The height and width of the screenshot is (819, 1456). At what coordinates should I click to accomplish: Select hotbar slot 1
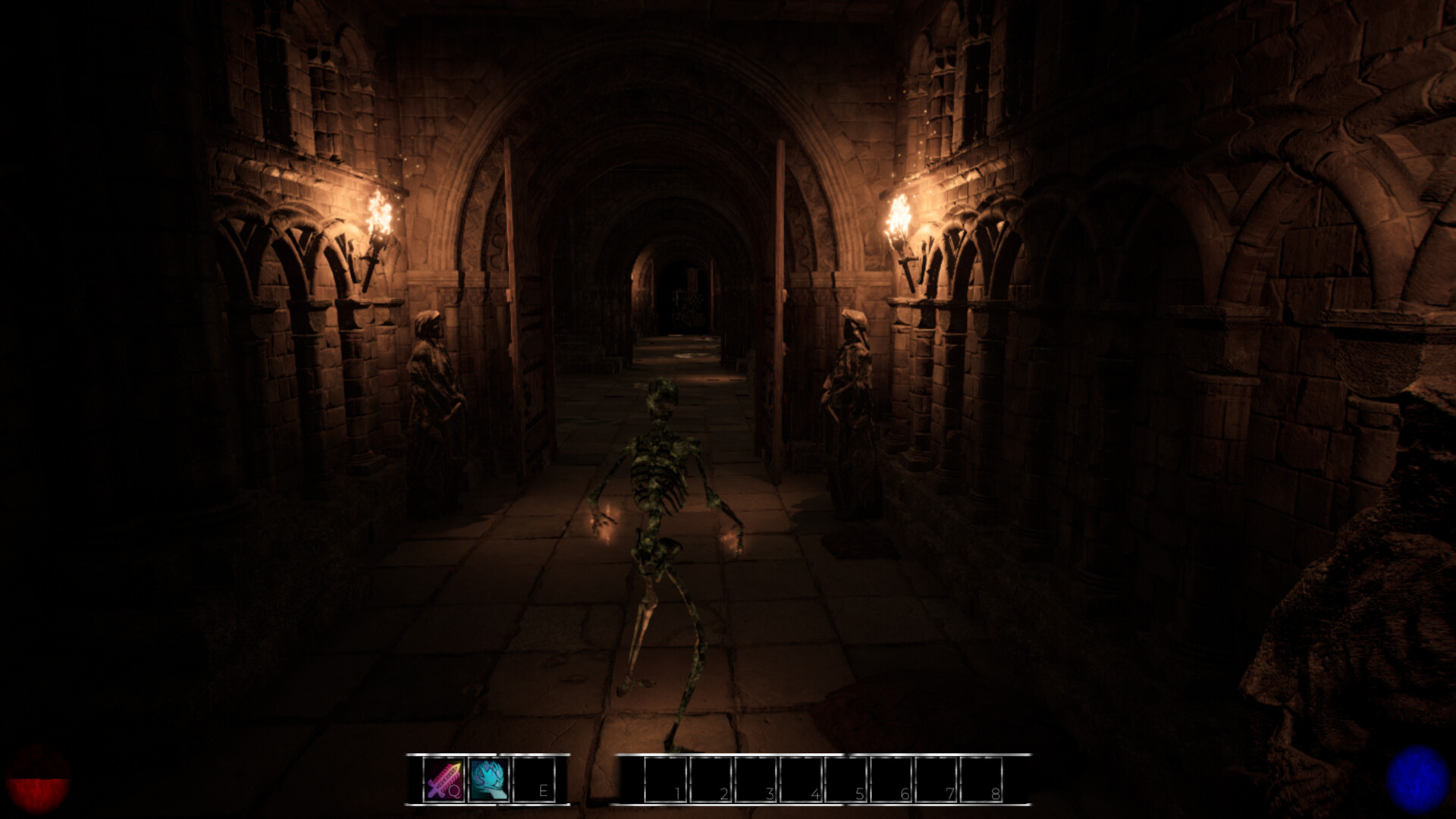pos(667,781)
